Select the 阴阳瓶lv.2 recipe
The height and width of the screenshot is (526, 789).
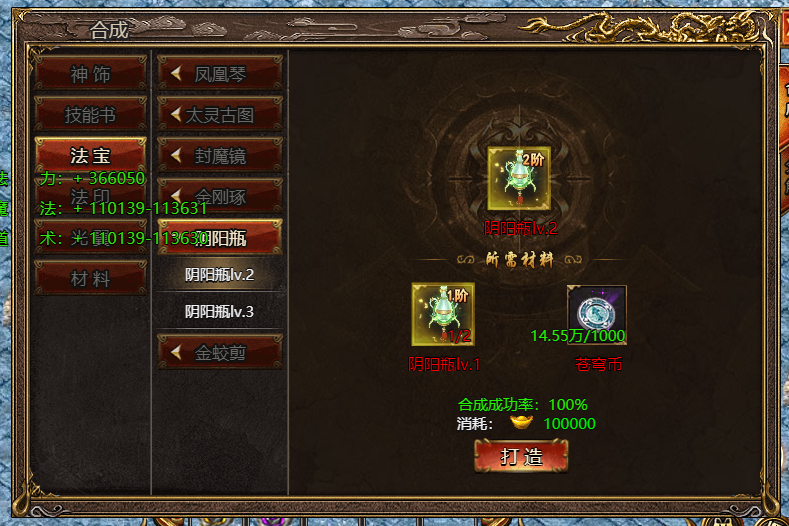click(220, 274)
